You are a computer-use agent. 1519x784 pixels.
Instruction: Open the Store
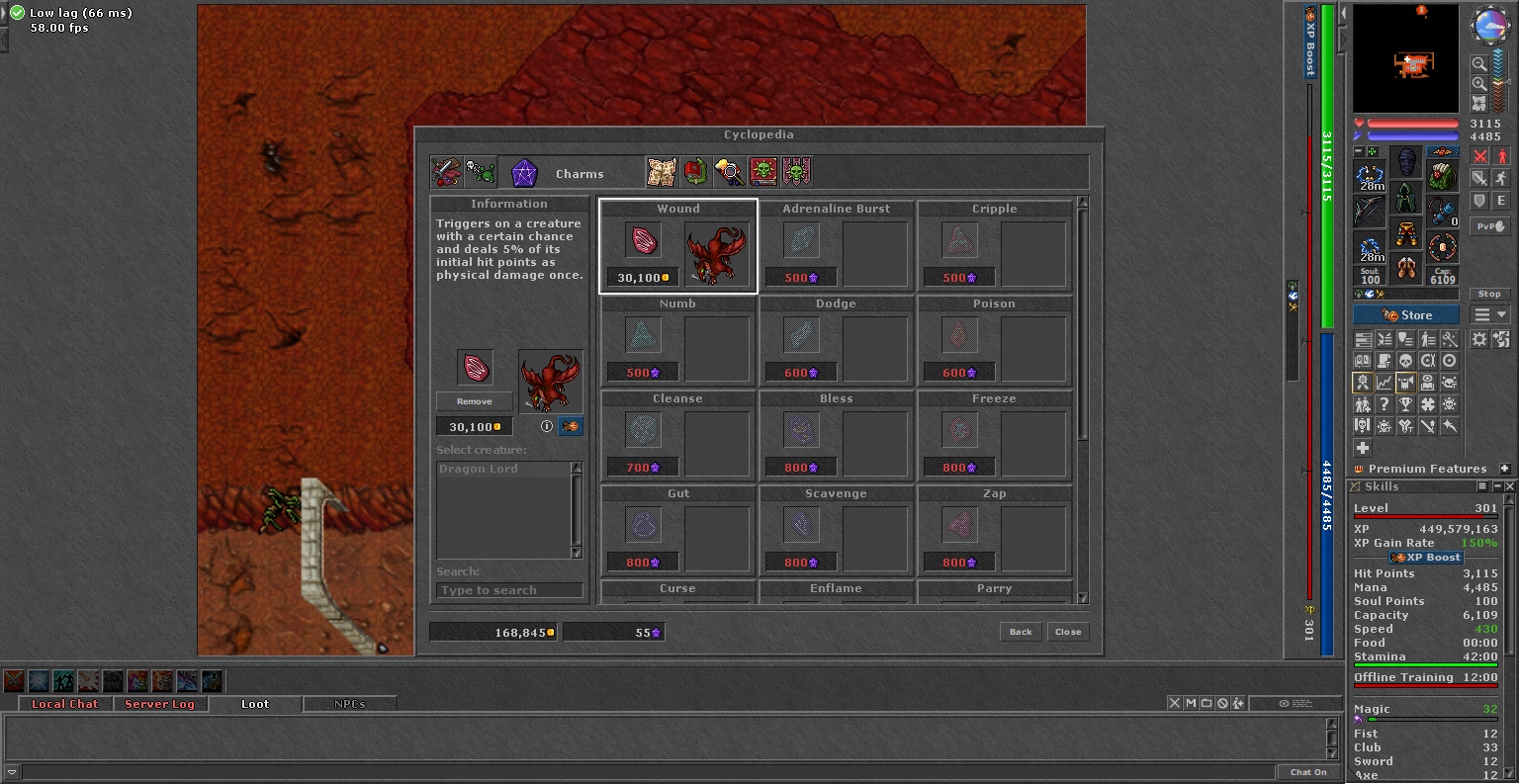click(1406, 315)
